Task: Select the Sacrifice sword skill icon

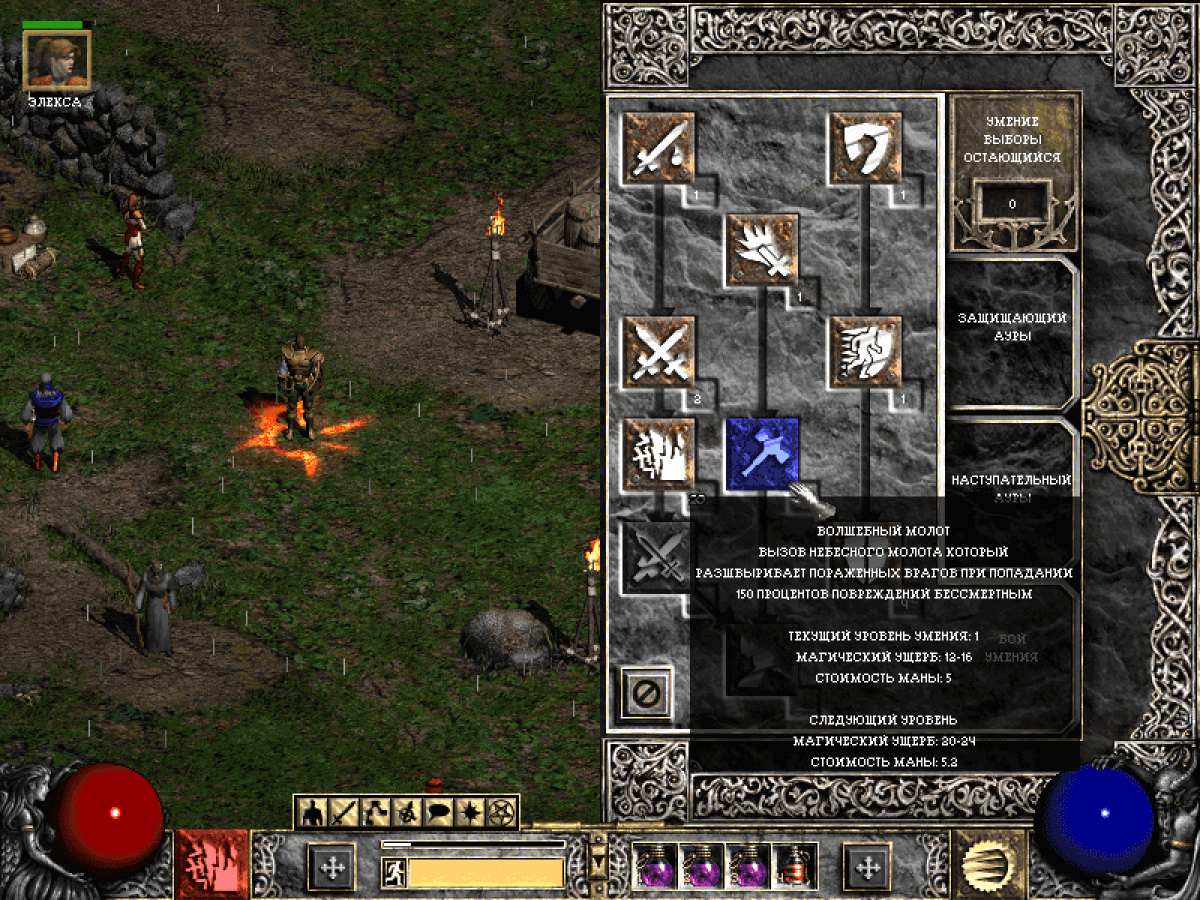Action: tap(659, 148)
